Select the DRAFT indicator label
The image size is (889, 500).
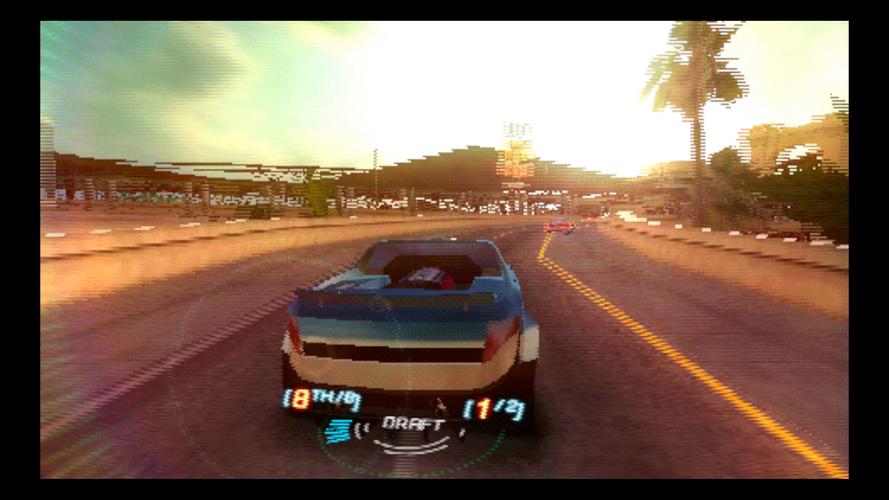[413, 424]
